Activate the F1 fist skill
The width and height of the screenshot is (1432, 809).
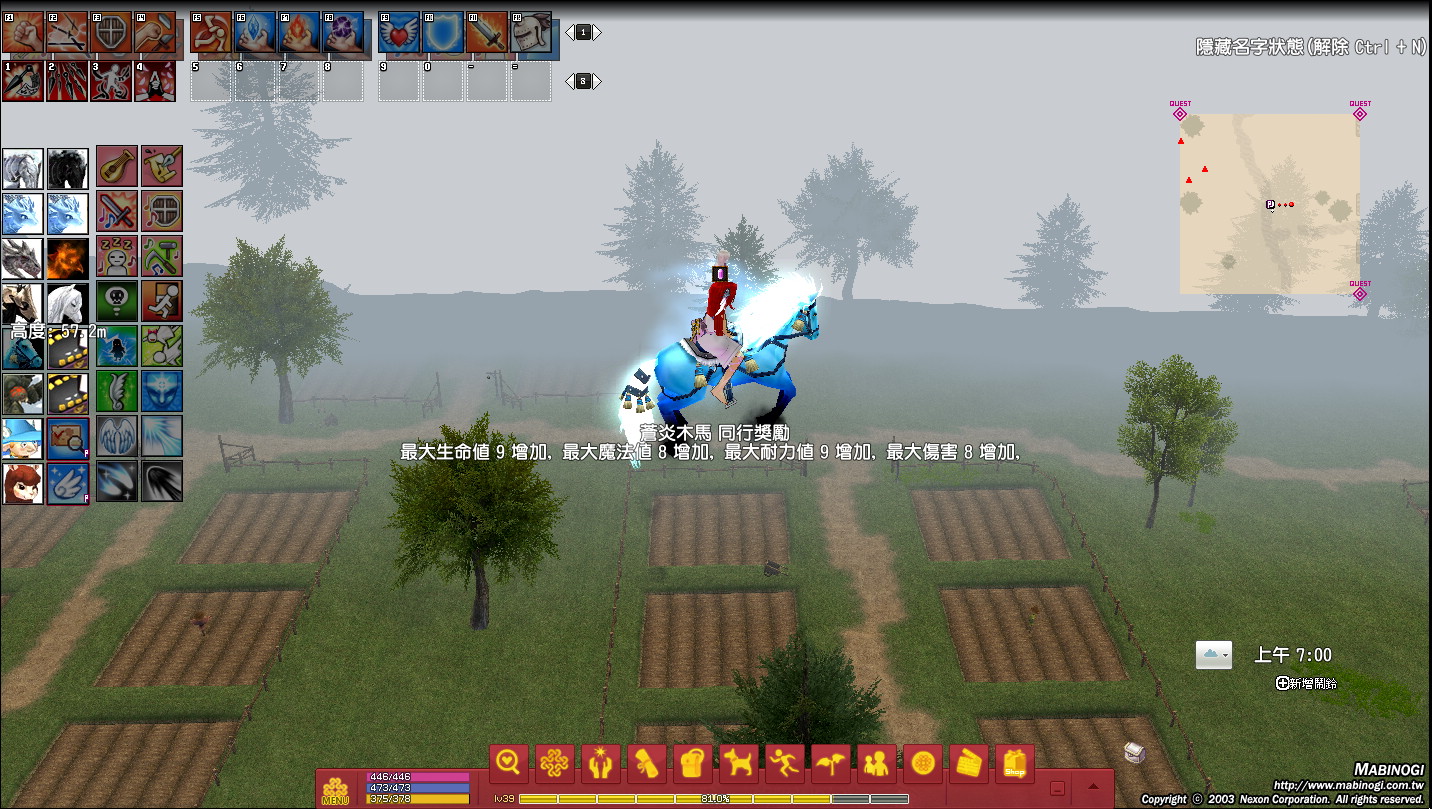(x=23, y=33)
